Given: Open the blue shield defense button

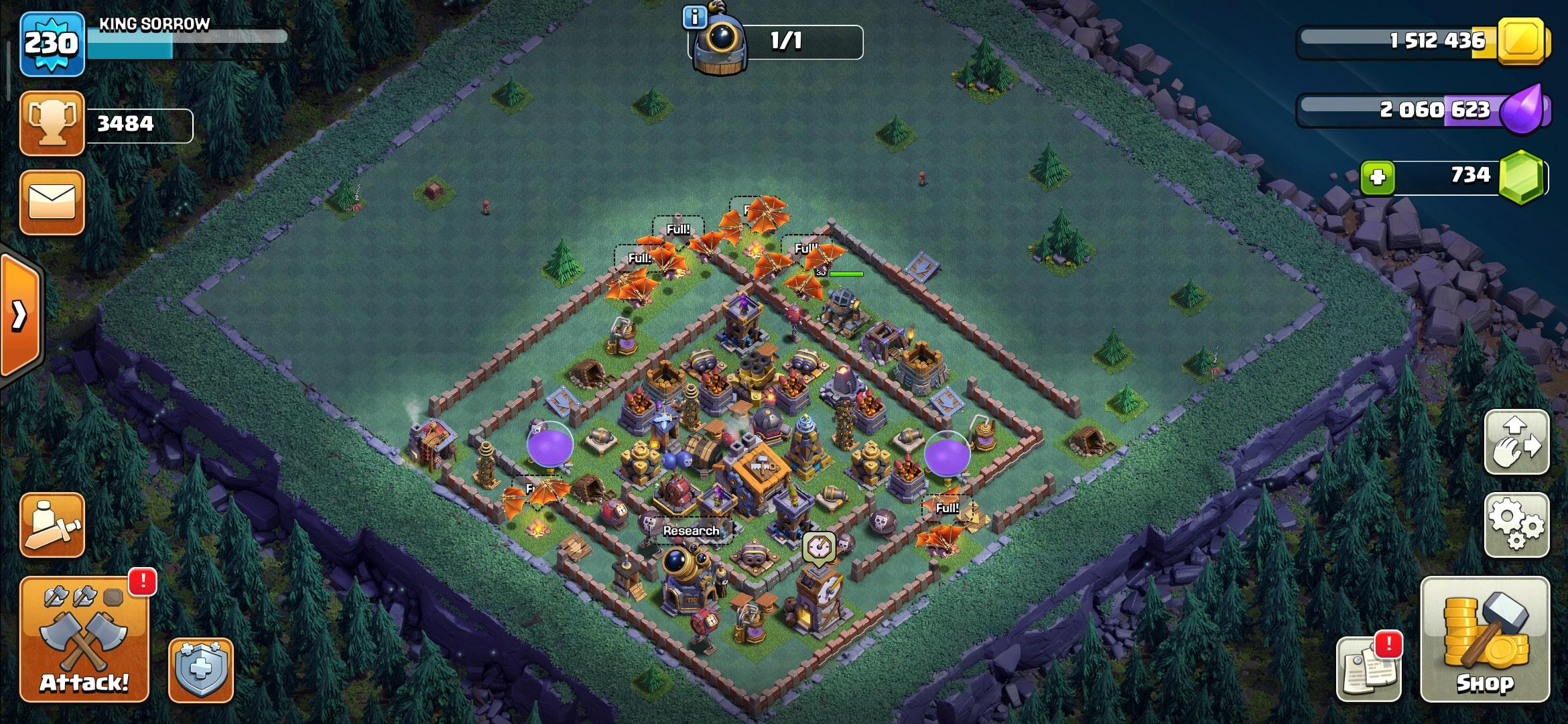Looking at the screenshot, I should [200, 670].
